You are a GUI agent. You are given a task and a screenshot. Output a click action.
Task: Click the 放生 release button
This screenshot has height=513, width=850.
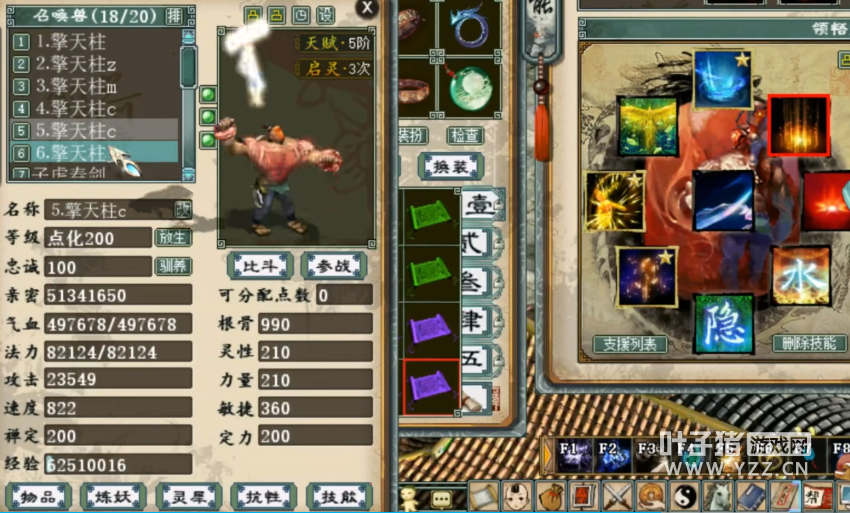coord(172,238)
